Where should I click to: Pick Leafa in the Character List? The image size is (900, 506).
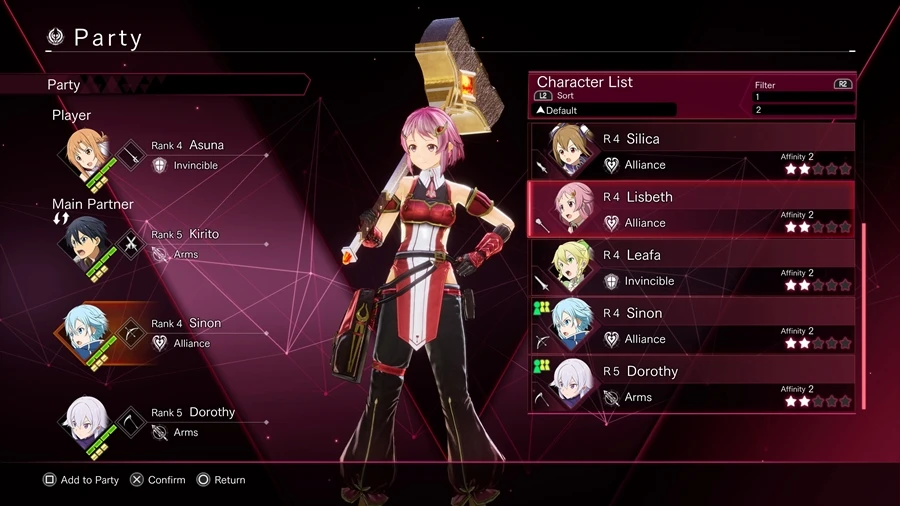(690, 267)
